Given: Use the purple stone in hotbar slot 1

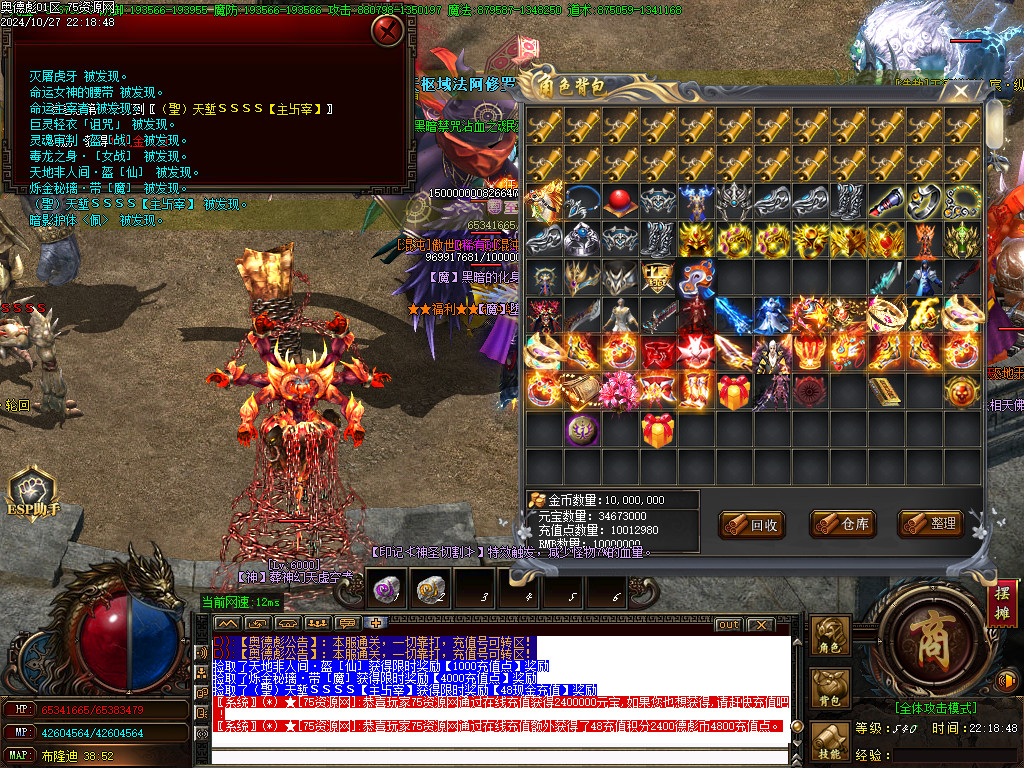Looking at the screenshot, I should 384,589.
